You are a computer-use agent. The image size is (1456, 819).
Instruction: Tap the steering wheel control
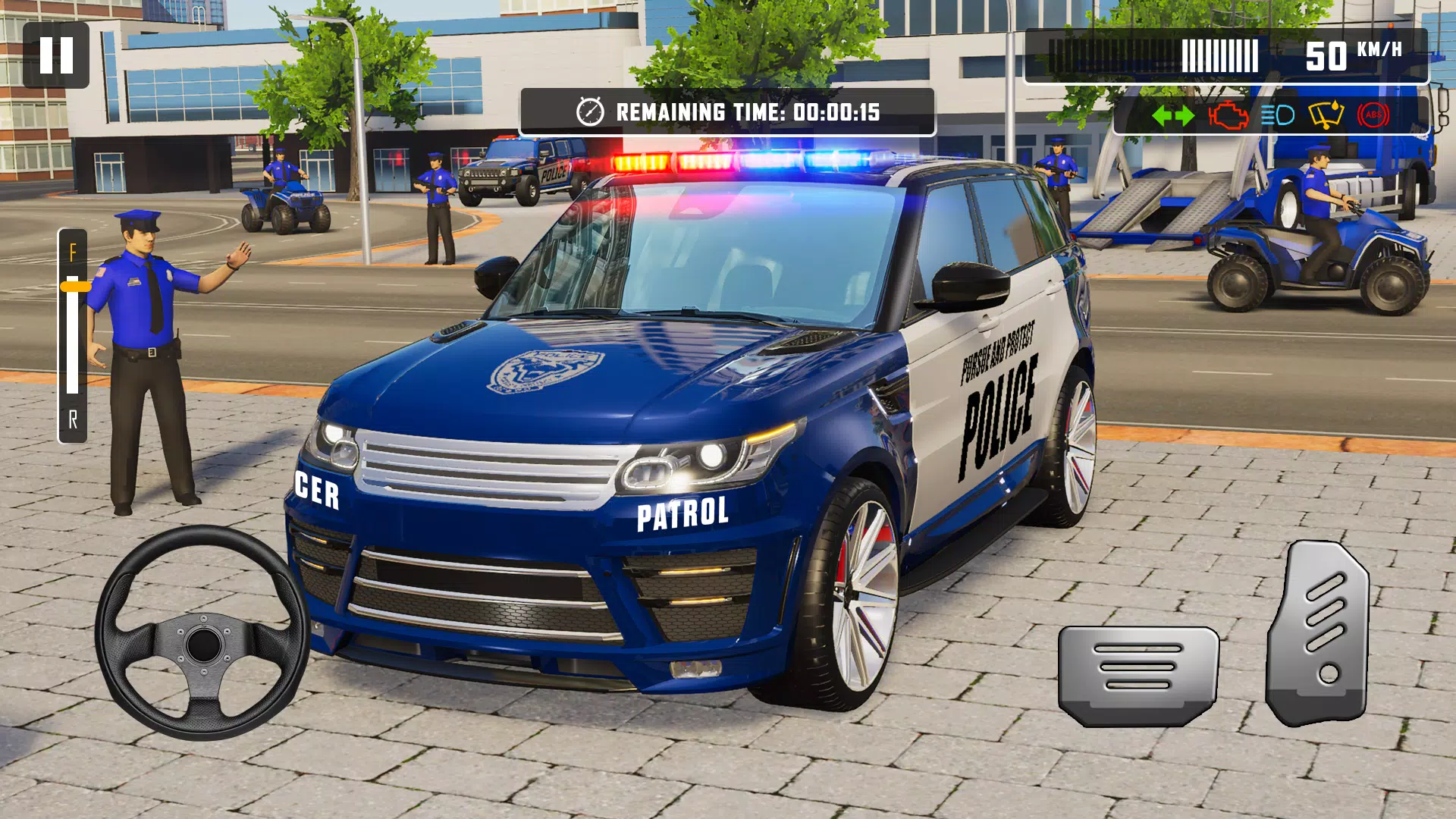tap(202, 633)
